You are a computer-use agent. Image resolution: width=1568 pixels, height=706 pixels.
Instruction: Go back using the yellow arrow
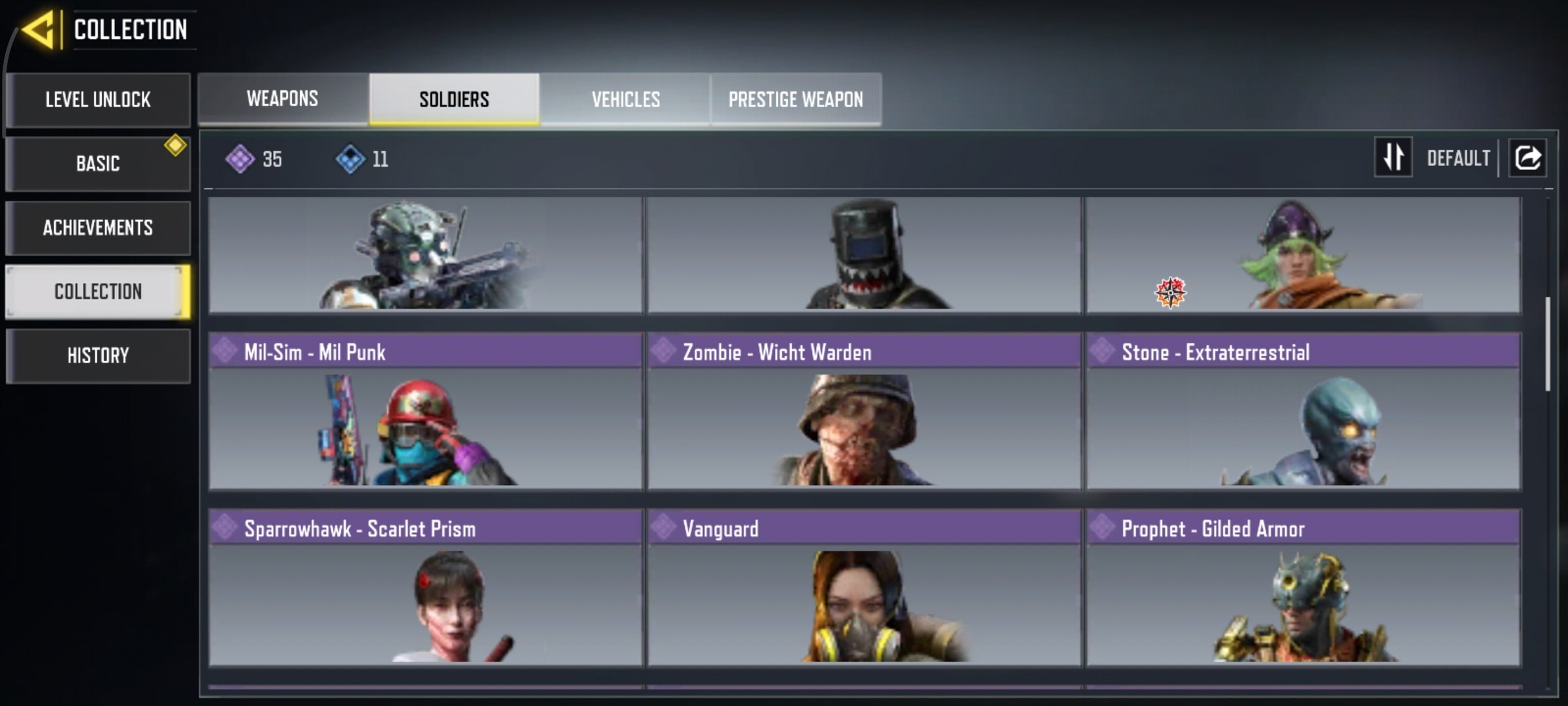(x=38, y=30)
